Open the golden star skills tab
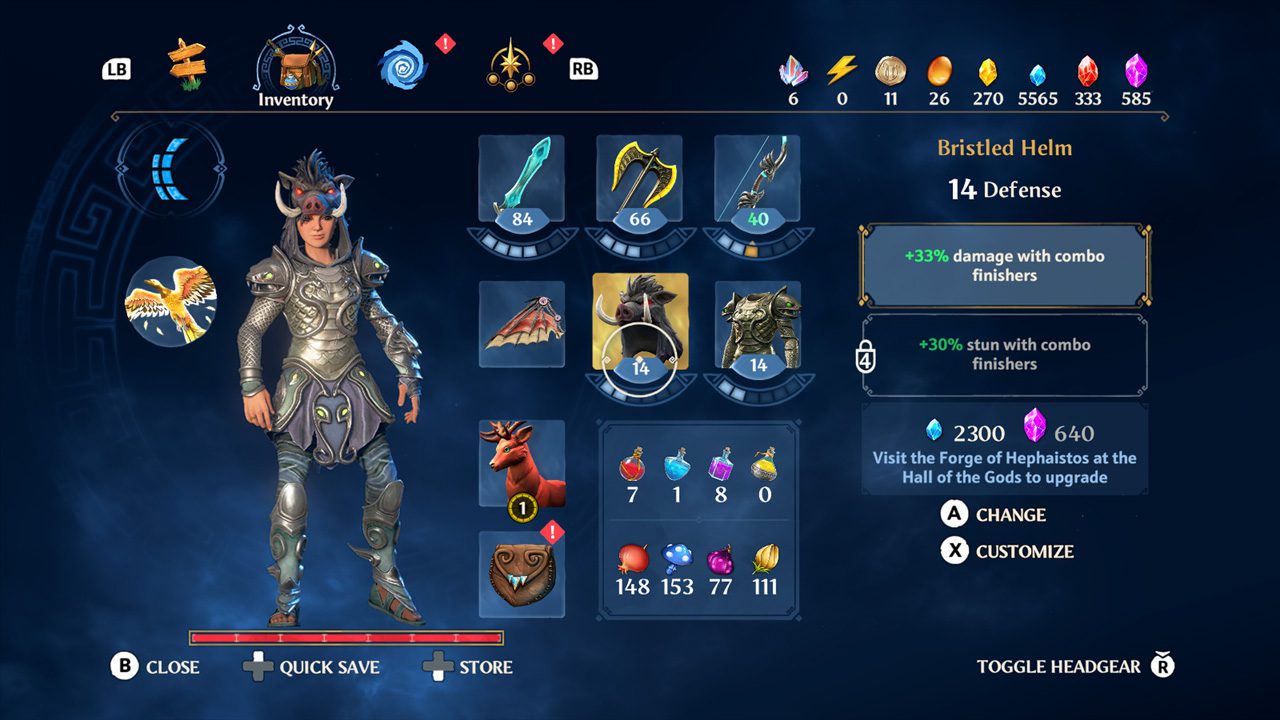This screenshot has width=1280, height=720. point(510,66)
